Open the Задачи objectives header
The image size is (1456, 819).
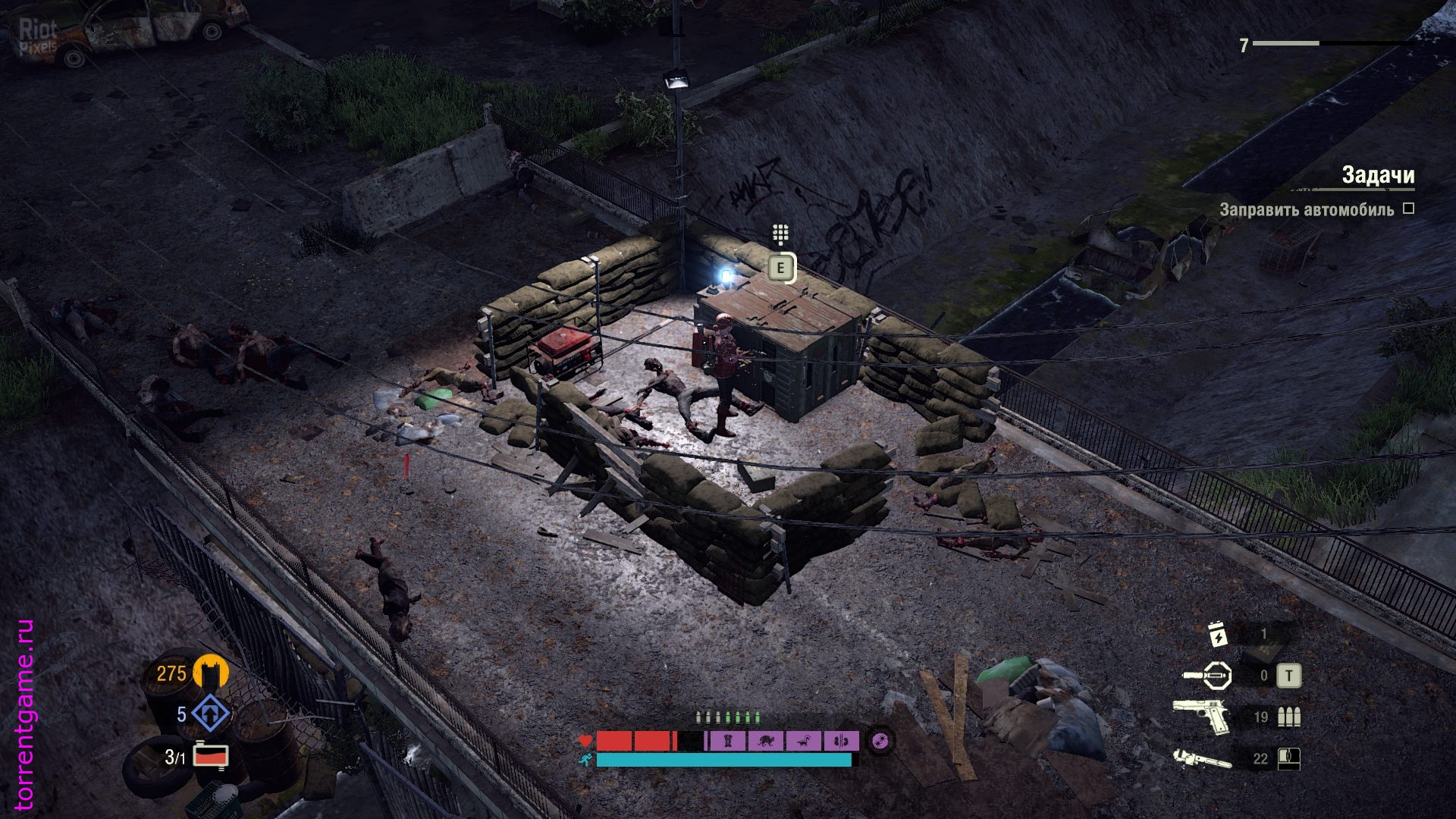point(1377,175)
